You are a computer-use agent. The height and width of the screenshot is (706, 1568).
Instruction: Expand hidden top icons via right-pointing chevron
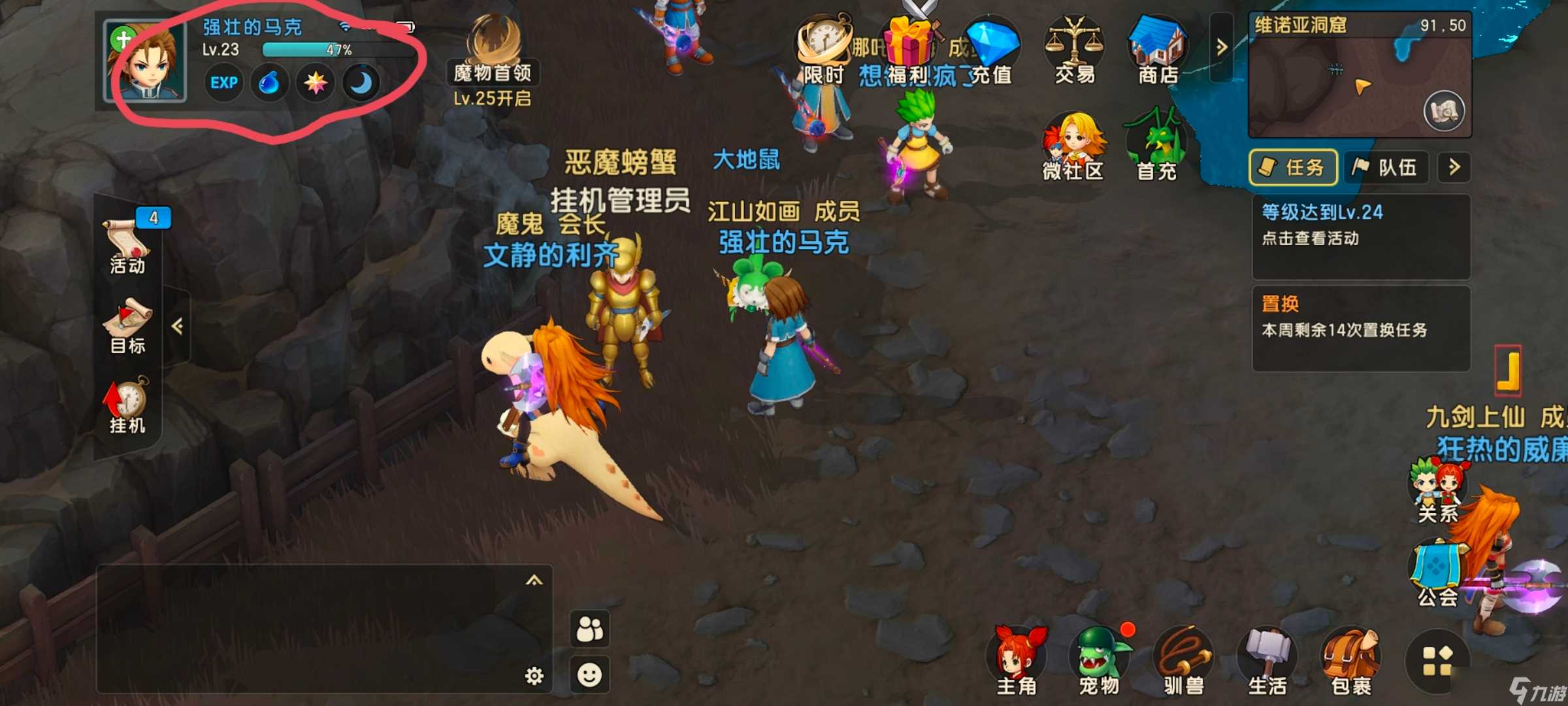click(x=1221, y=46)
